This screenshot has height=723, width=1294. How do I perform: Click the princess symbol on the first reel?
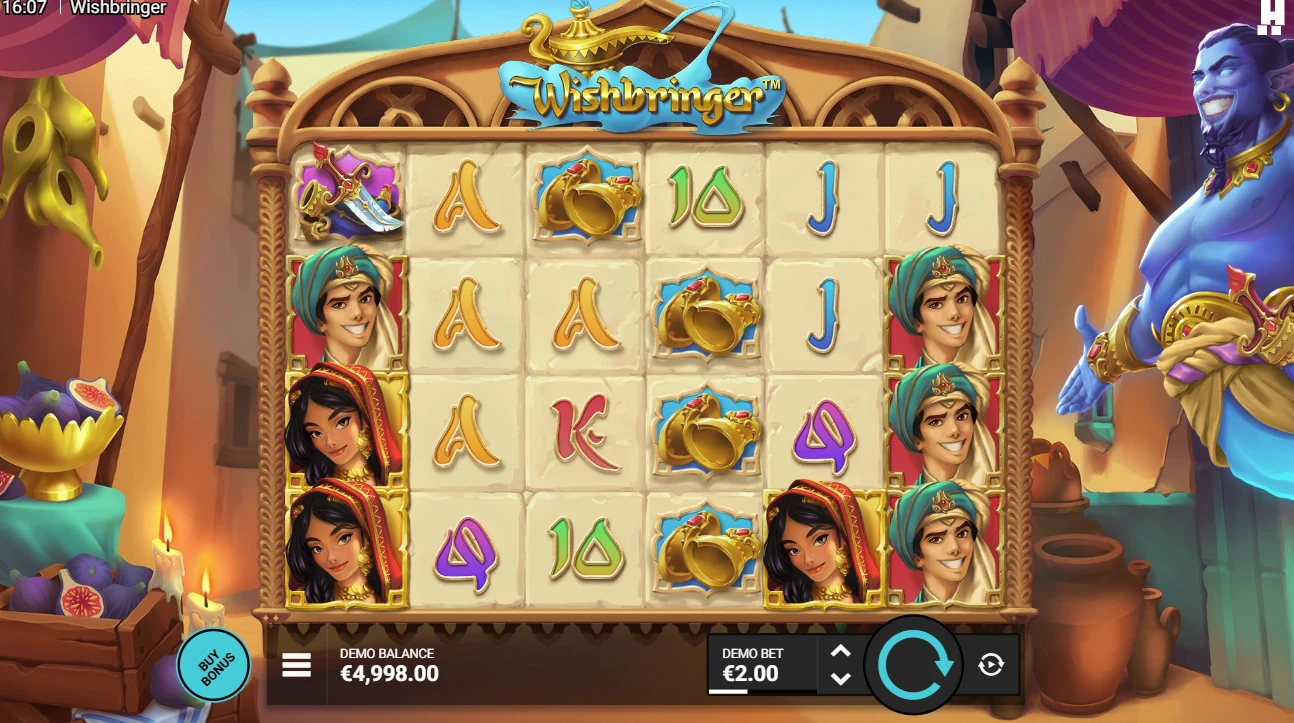click(347, 432)
